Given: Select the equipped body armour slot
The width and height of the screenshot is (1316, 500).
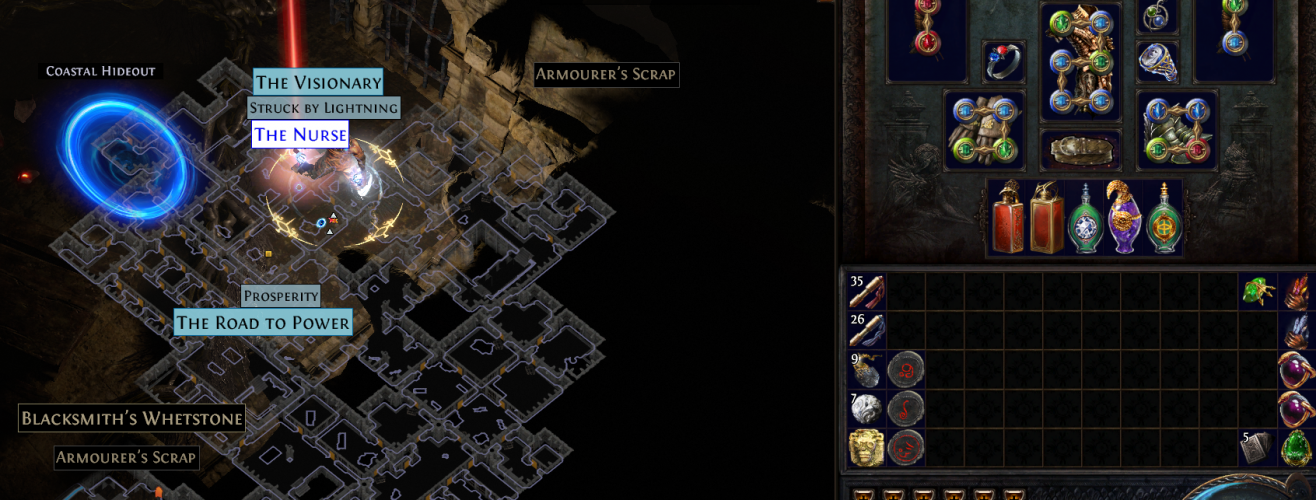Looking at the screenshot, I should coord(1080,61).
